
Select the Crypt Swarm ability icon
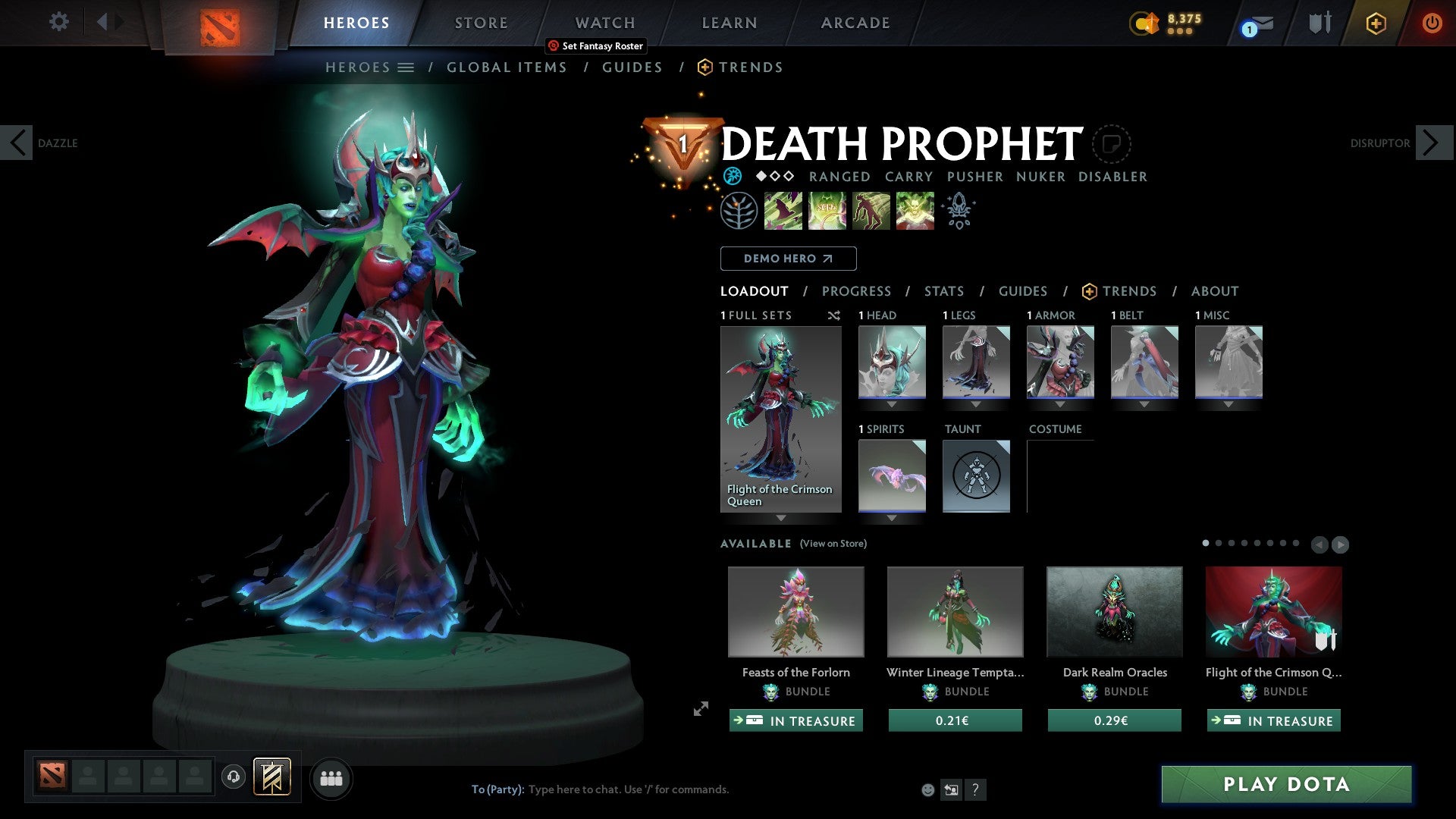[783, 210]
